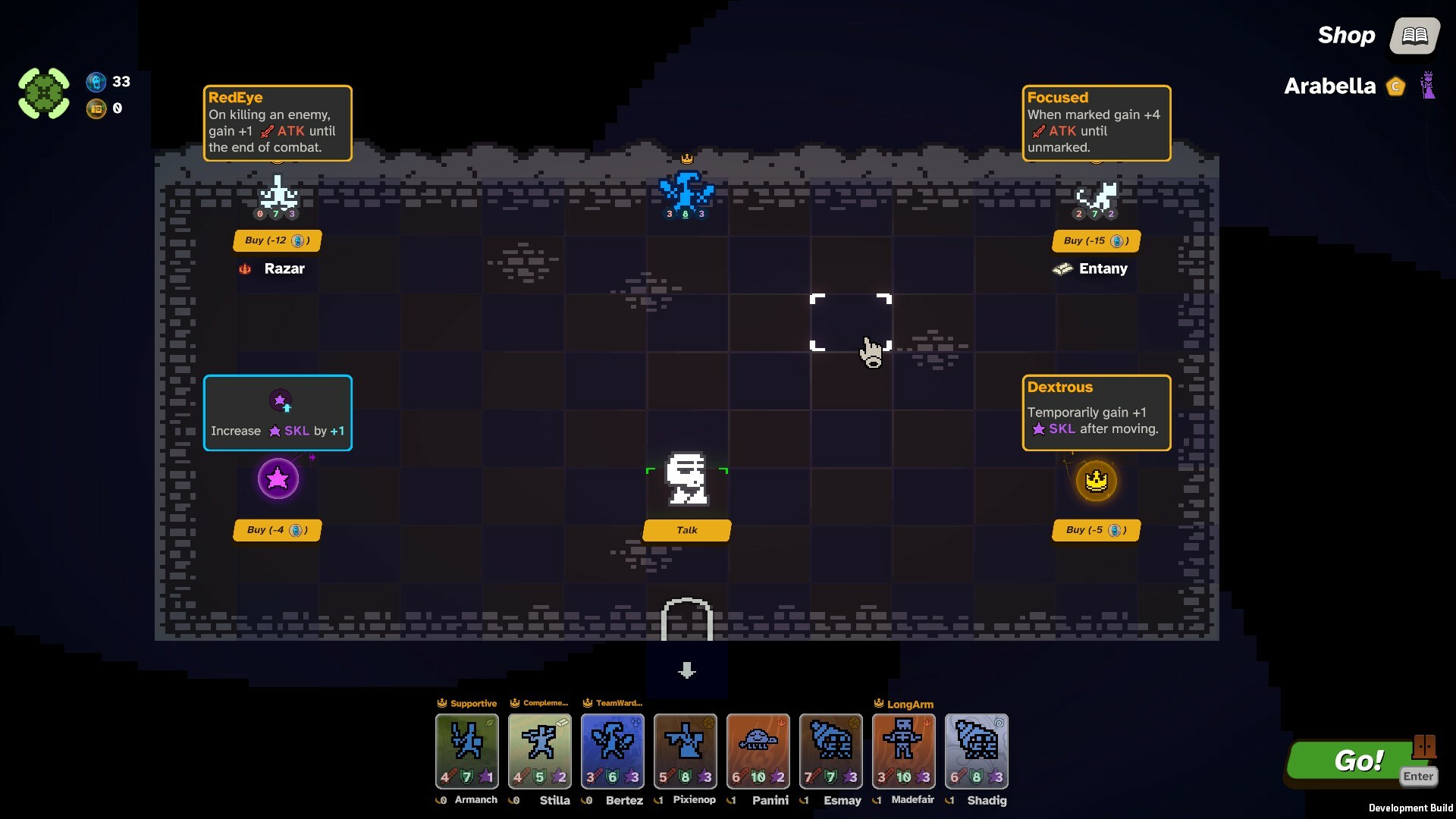
Task: Select the purple SKL star orb in the shop
Action: pyautogui.click(x=278, y=479)
